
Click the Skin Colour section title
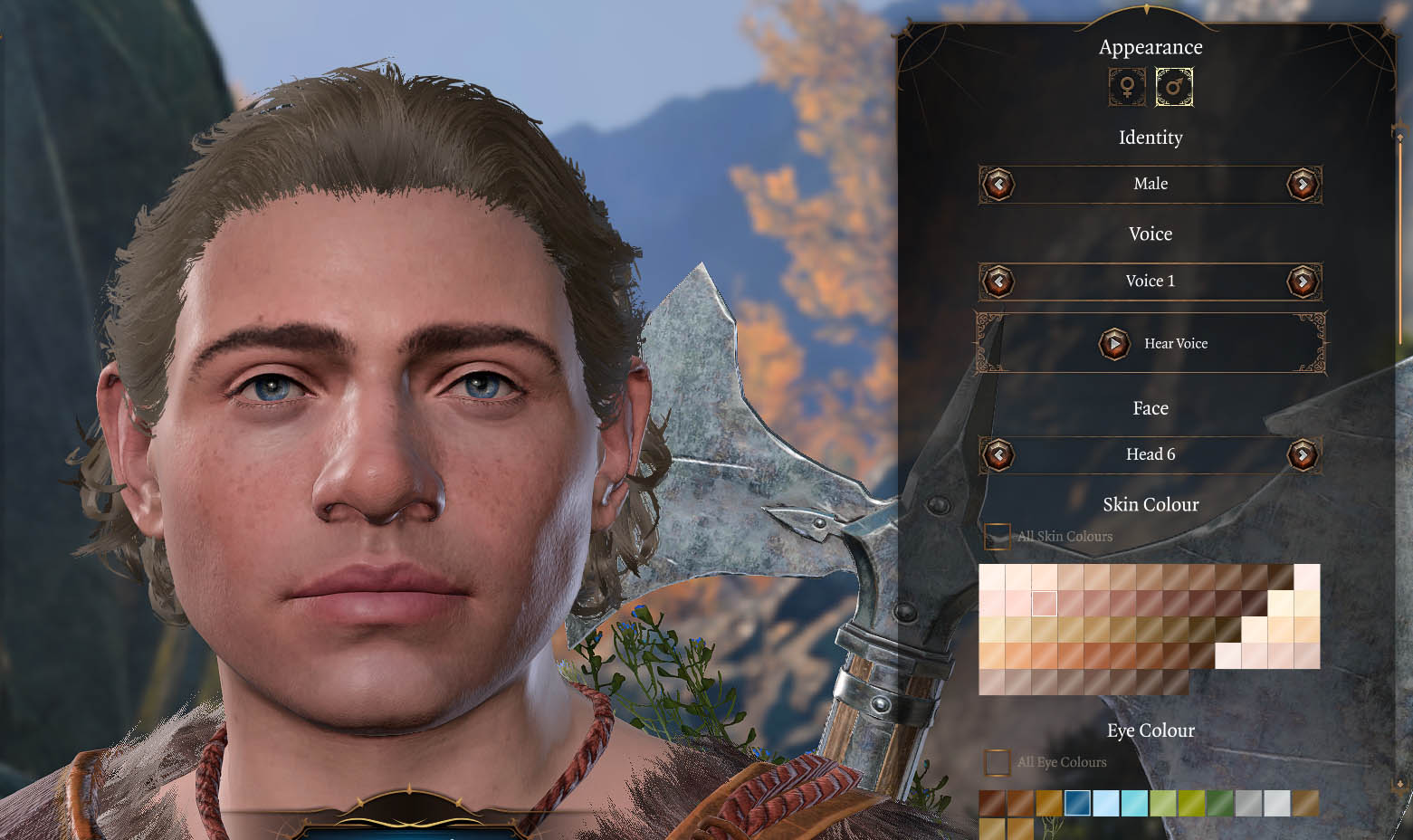[1150, 504]
